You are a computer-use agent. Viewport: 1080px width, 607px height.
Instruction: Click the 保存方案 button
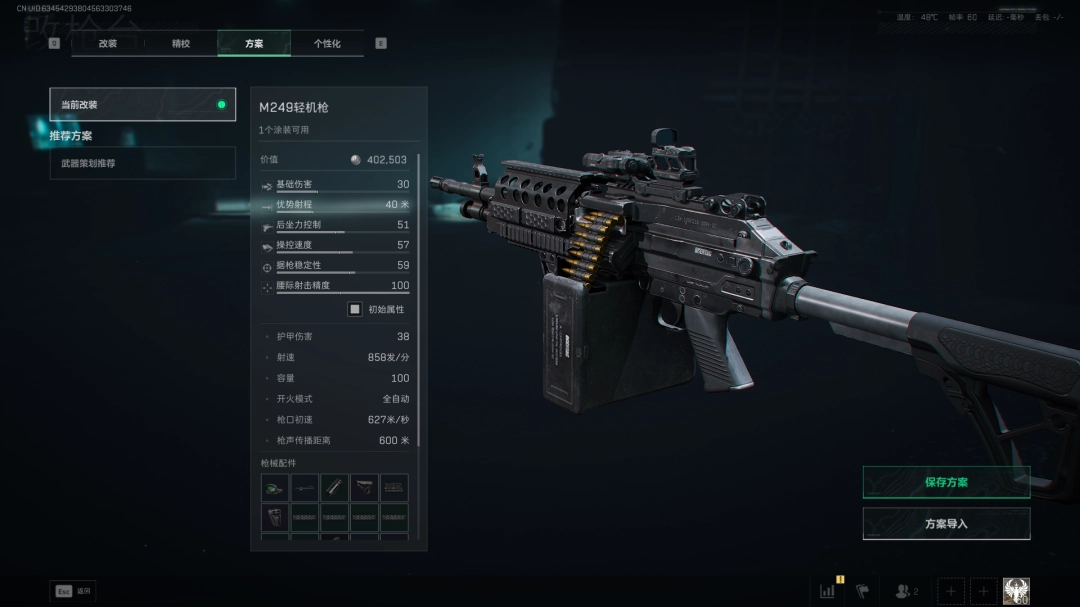click(x=946, y=482)
